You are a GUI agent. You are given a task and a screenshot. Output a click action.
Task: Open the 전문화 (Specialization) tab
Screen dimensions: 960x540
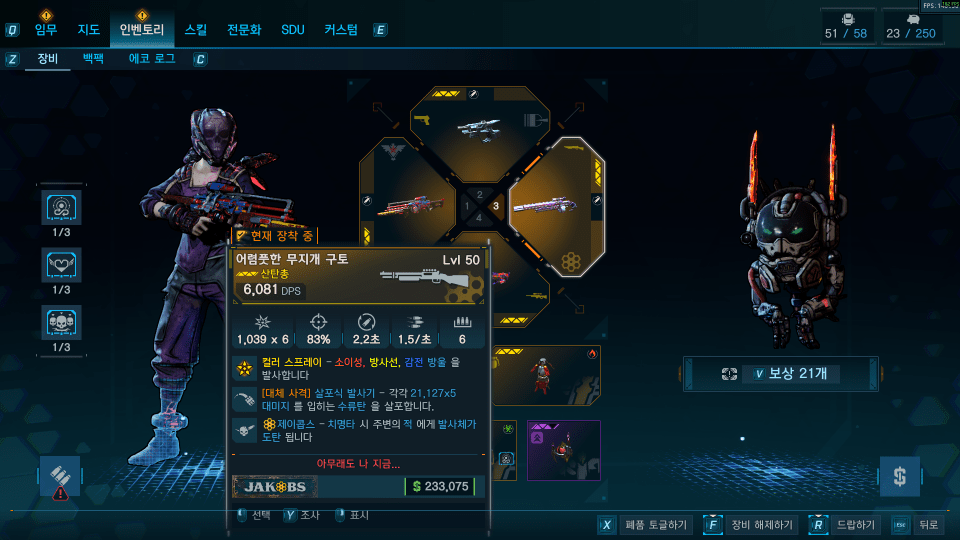244,30
